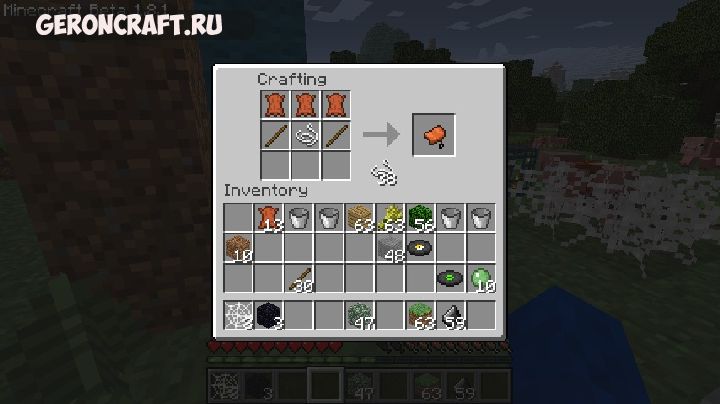Select the brown block stack of 10

[x=238, y=247]
